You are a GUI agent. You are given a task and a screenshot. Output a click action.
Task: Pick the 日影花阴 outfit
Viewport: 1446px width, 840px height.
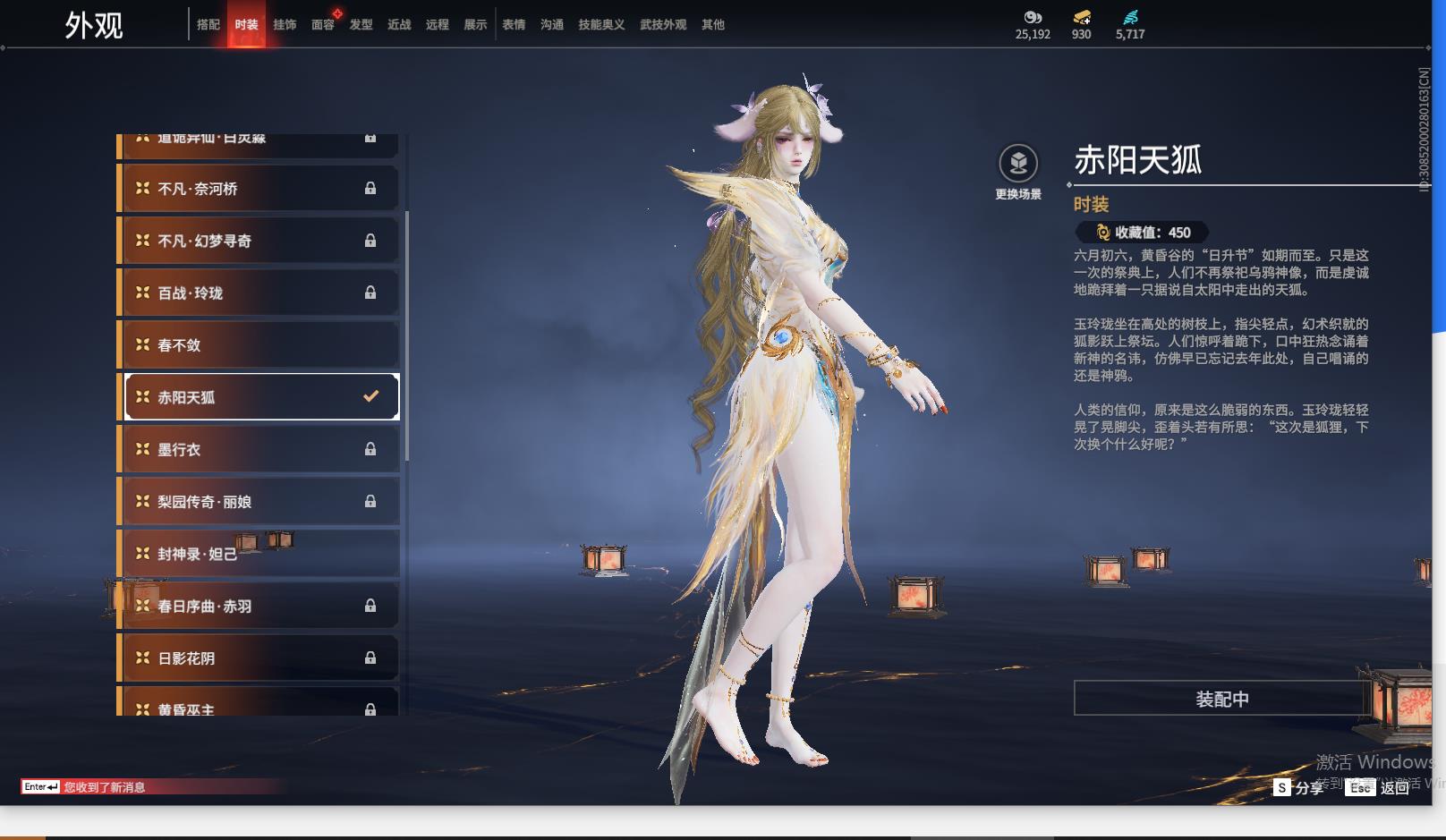click(x=259, y=658)
